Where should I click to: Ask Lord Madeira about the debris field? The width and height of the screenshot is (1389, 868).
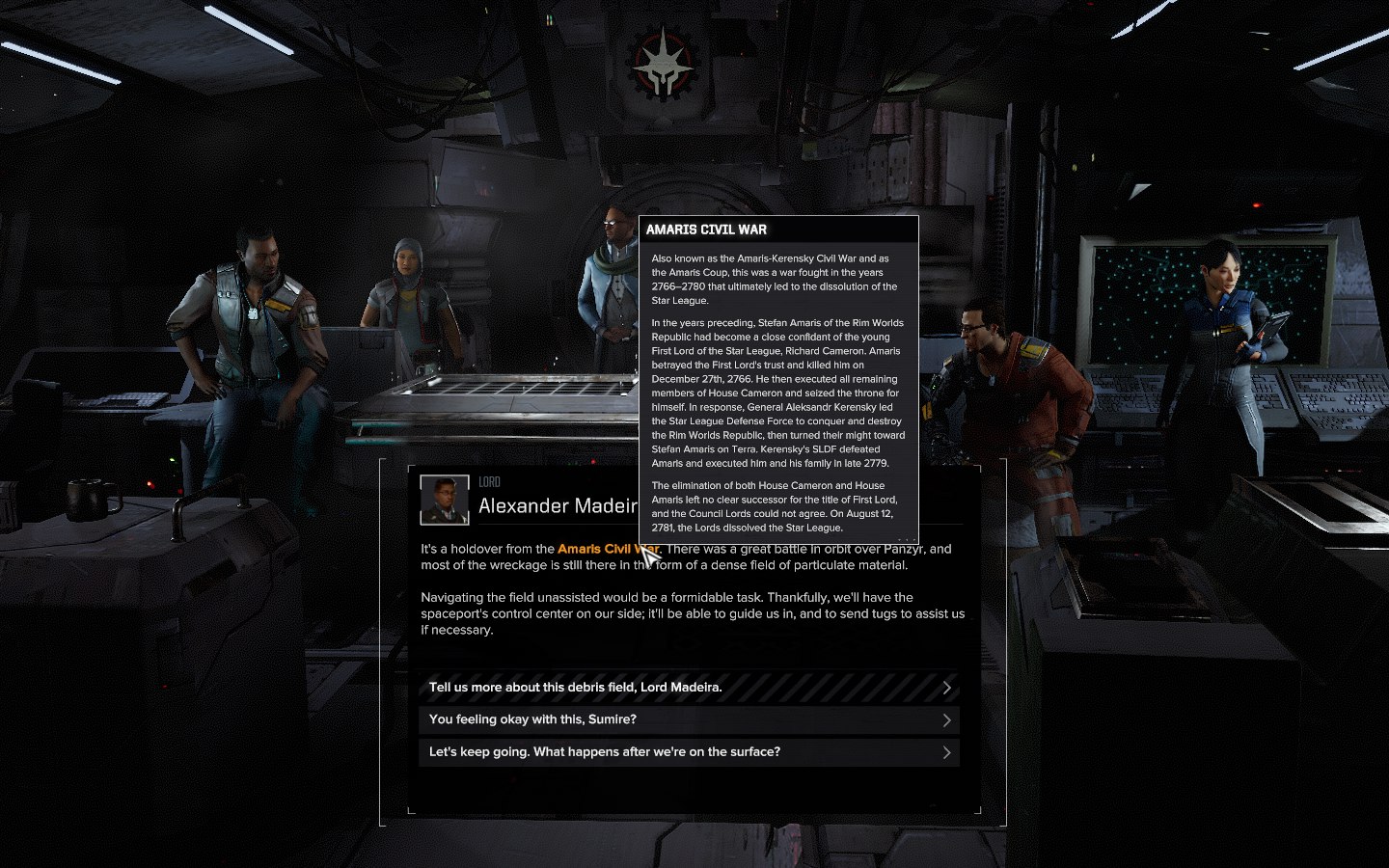[688, 688]
